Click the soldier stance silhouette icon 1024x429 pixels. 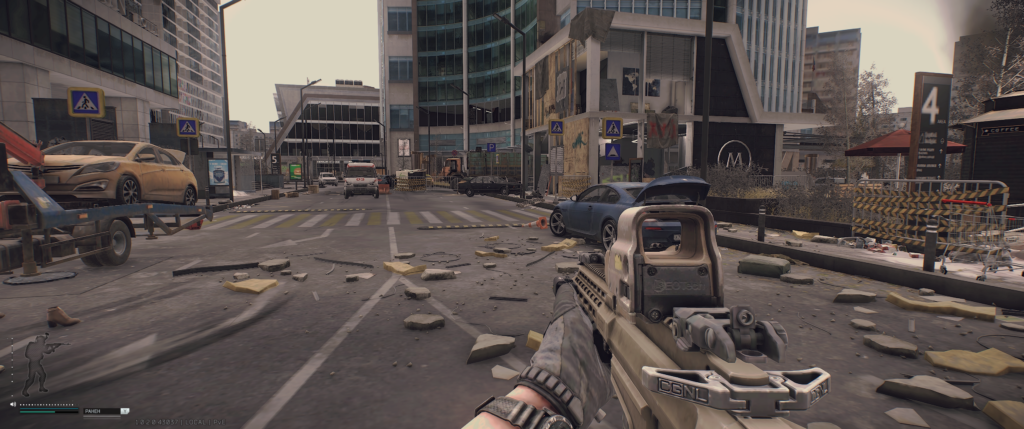tap(37, 363)
